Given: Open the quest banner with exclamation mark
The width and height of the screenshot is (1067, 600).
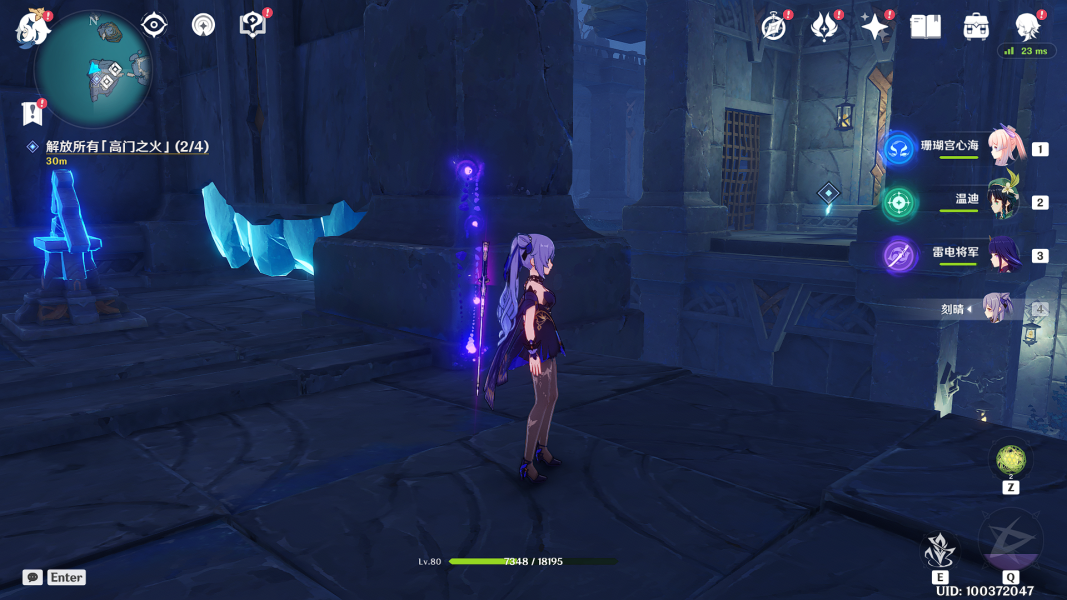Looking at the screenshot, I should (33, 112).
